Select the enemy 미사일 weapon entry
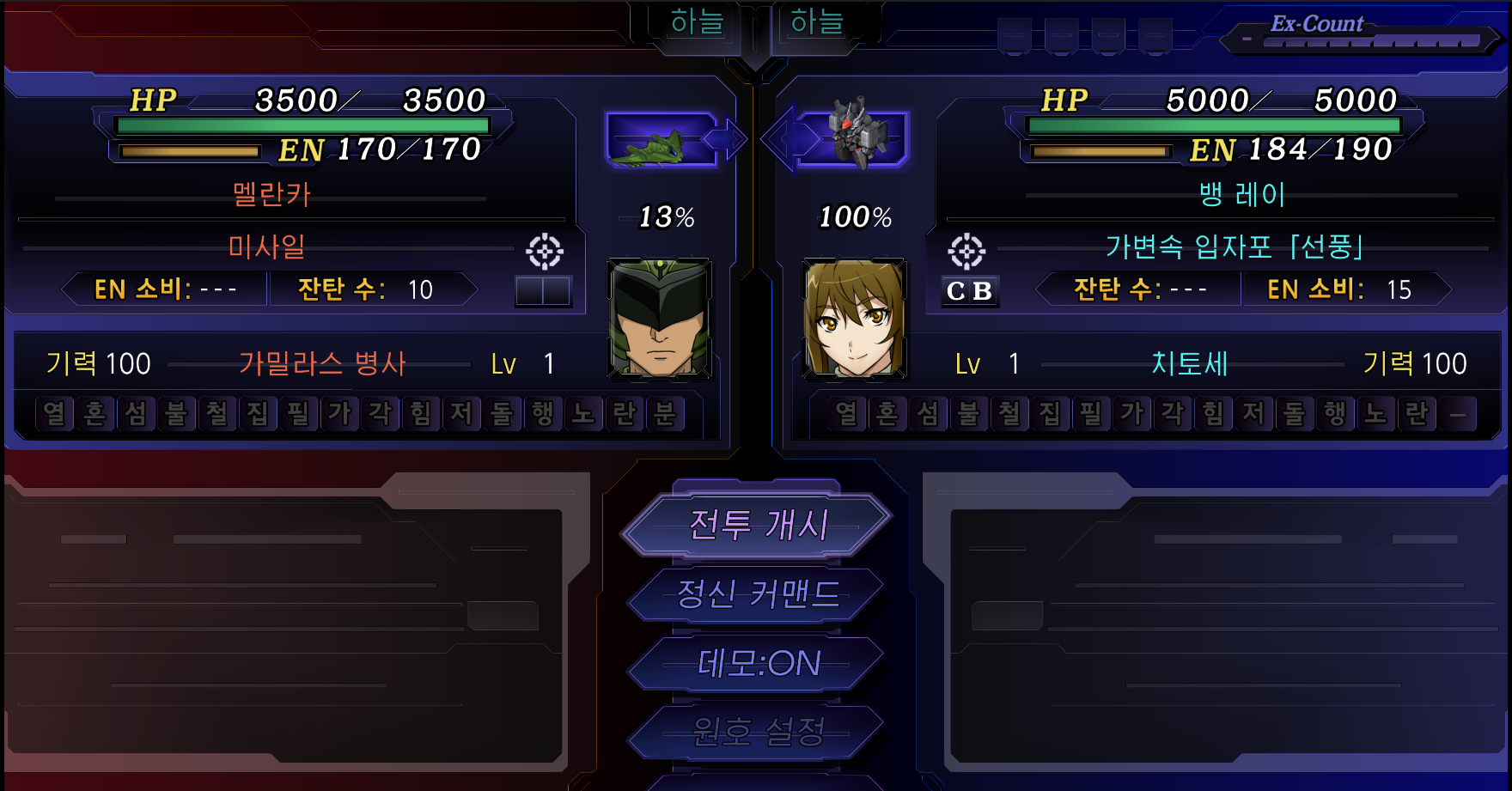The image size is (1512, 791). click(266, 247)
